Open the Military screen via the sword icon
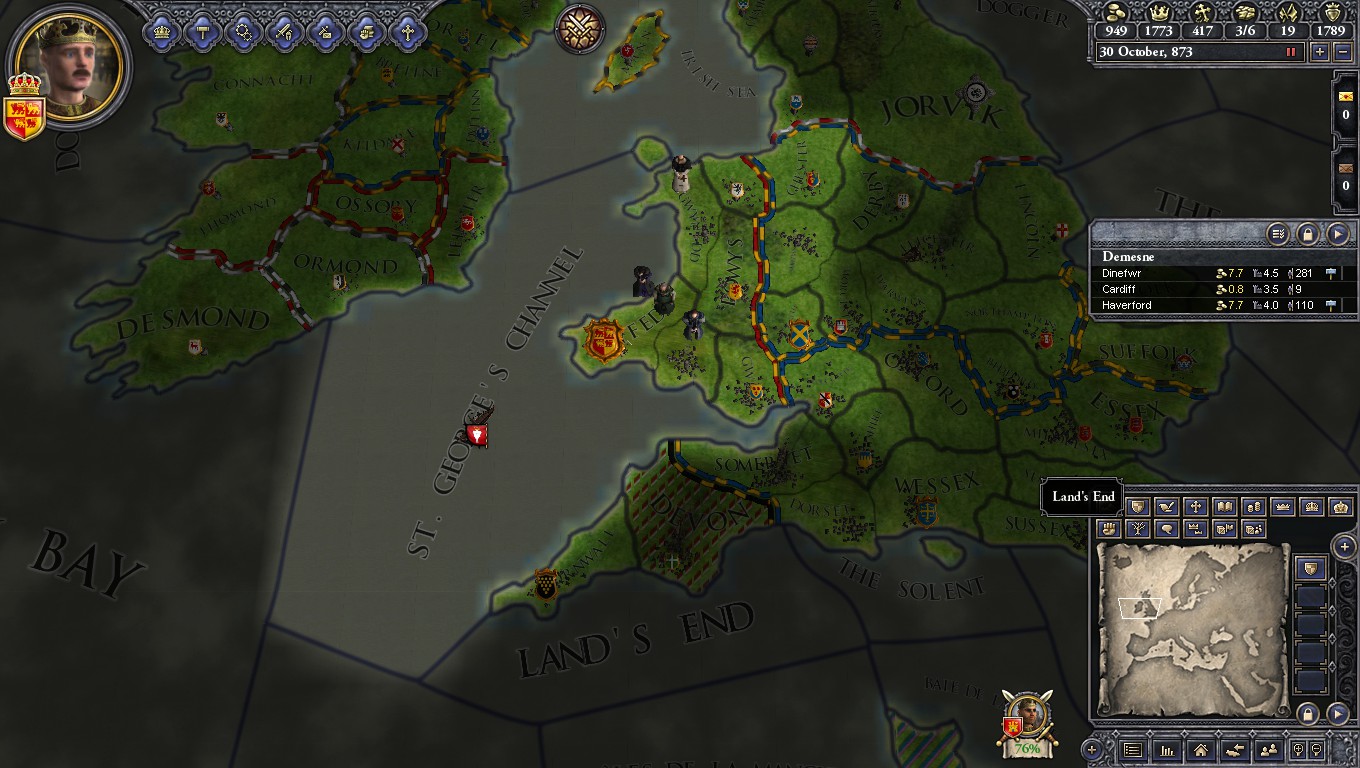The width and height of the screenshot is (1360, 768). tap(283, 30)
